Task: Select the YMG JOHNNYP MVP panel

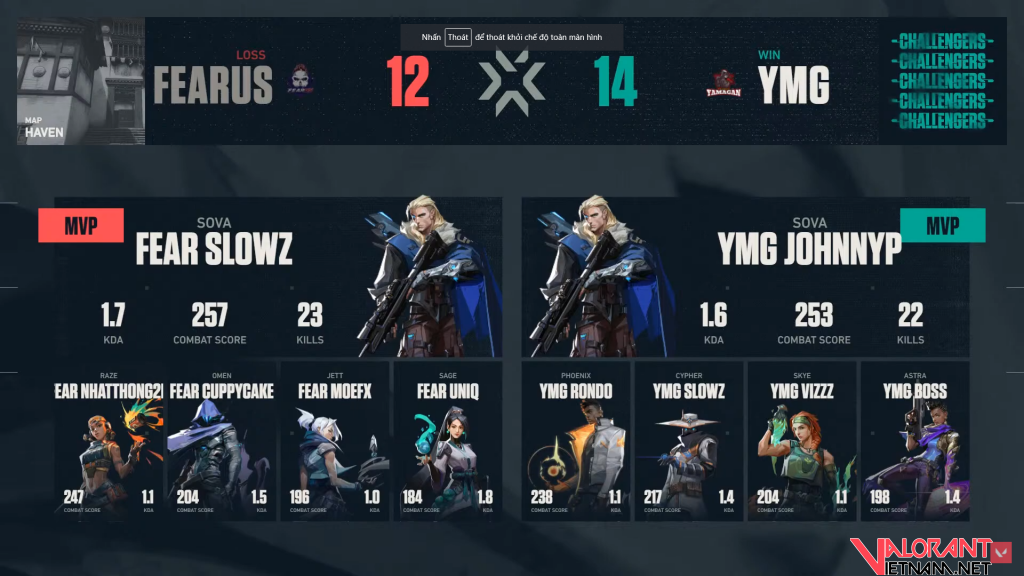Action: coord(745,277)
